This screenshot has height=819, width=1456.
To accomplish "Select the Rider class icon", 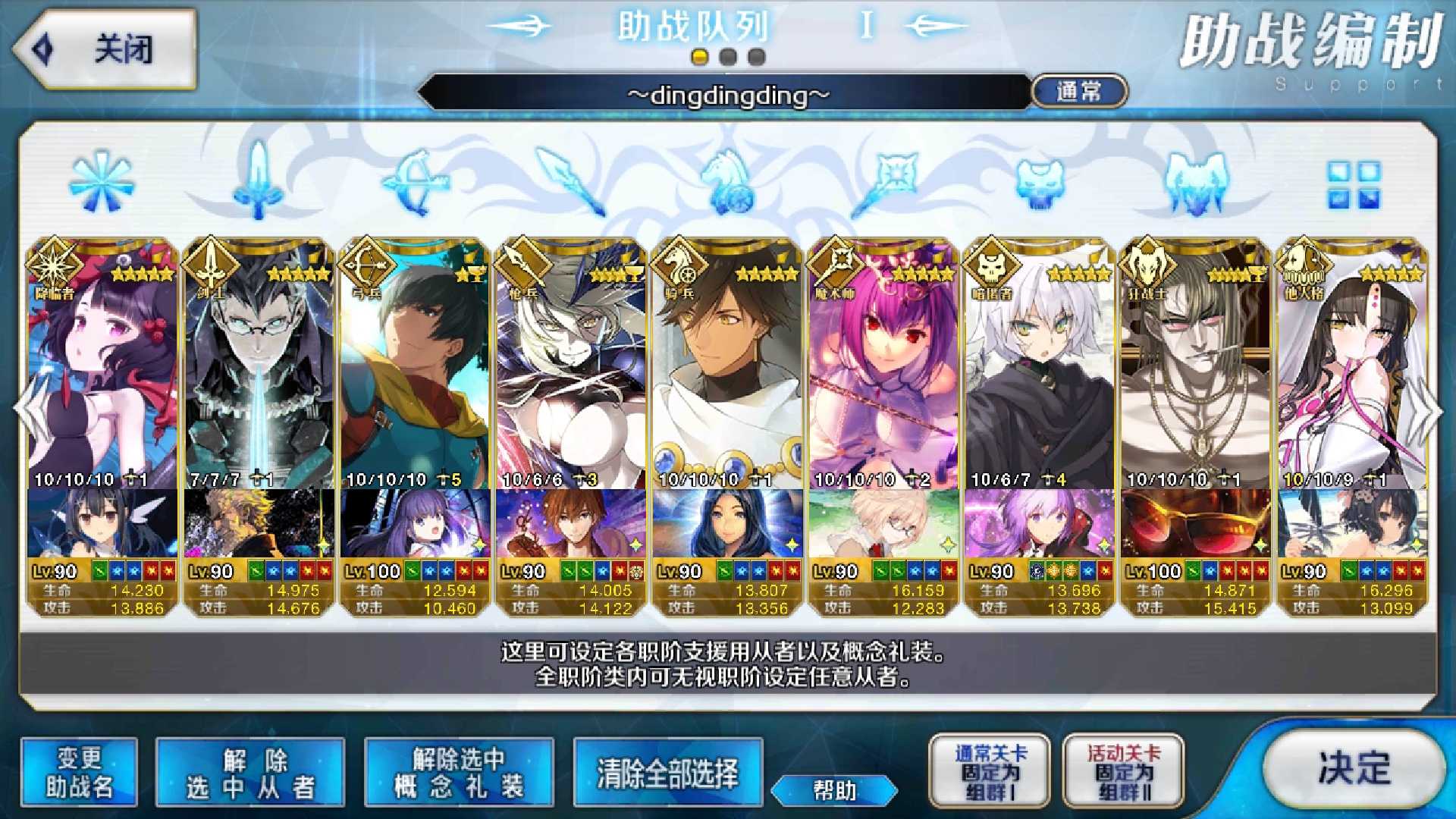I will point(724,182).
